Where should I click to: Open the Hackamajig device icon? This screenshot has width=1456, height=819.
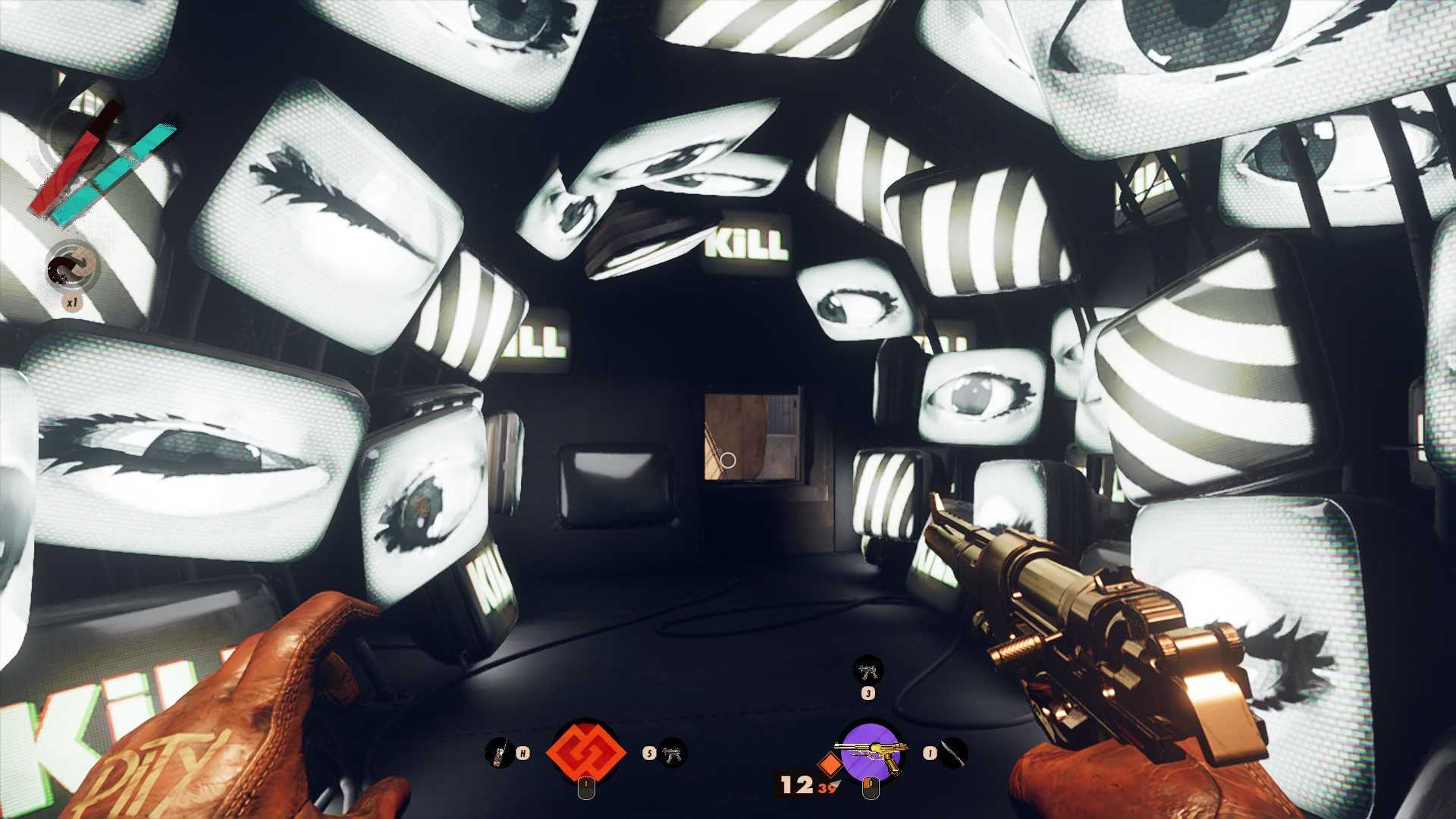(497, 754)
